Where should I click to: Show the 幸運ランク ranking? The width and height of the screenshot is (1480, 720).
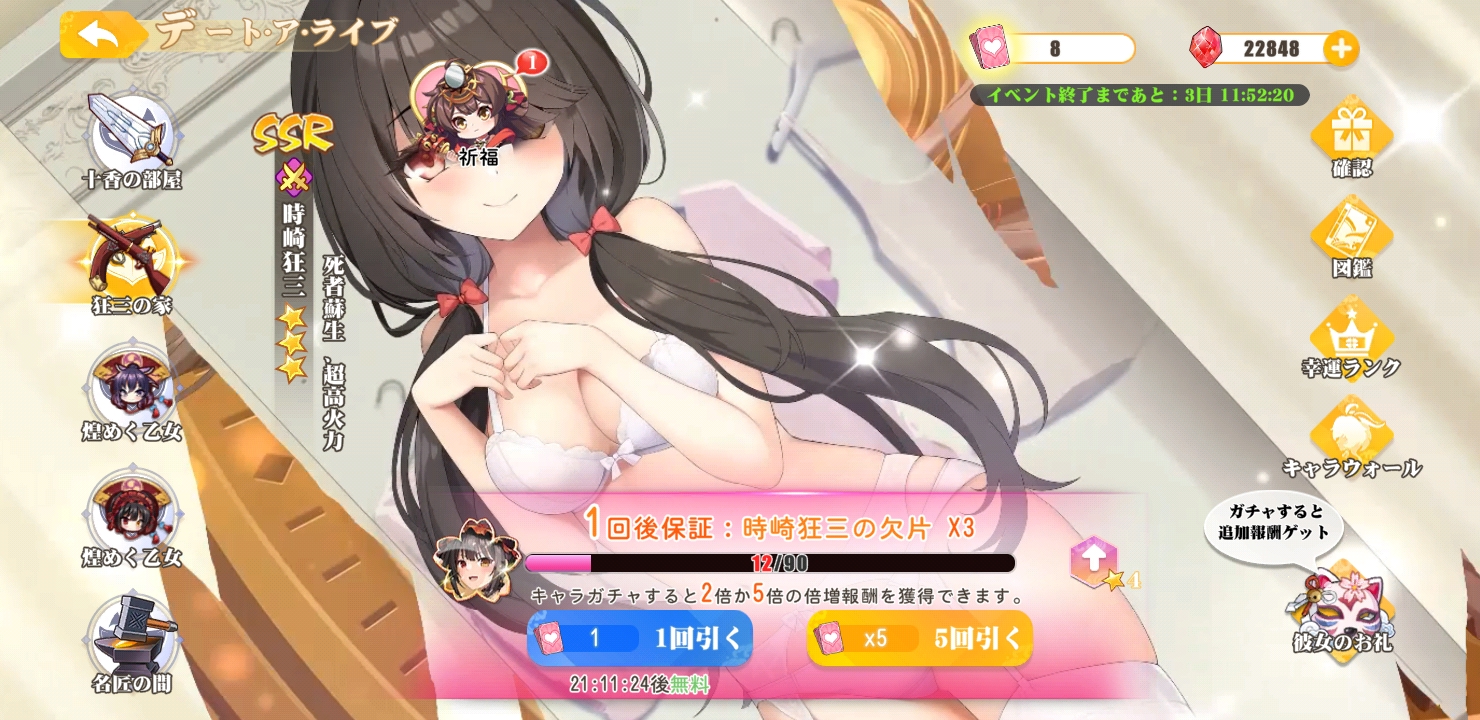point(1352,337)
